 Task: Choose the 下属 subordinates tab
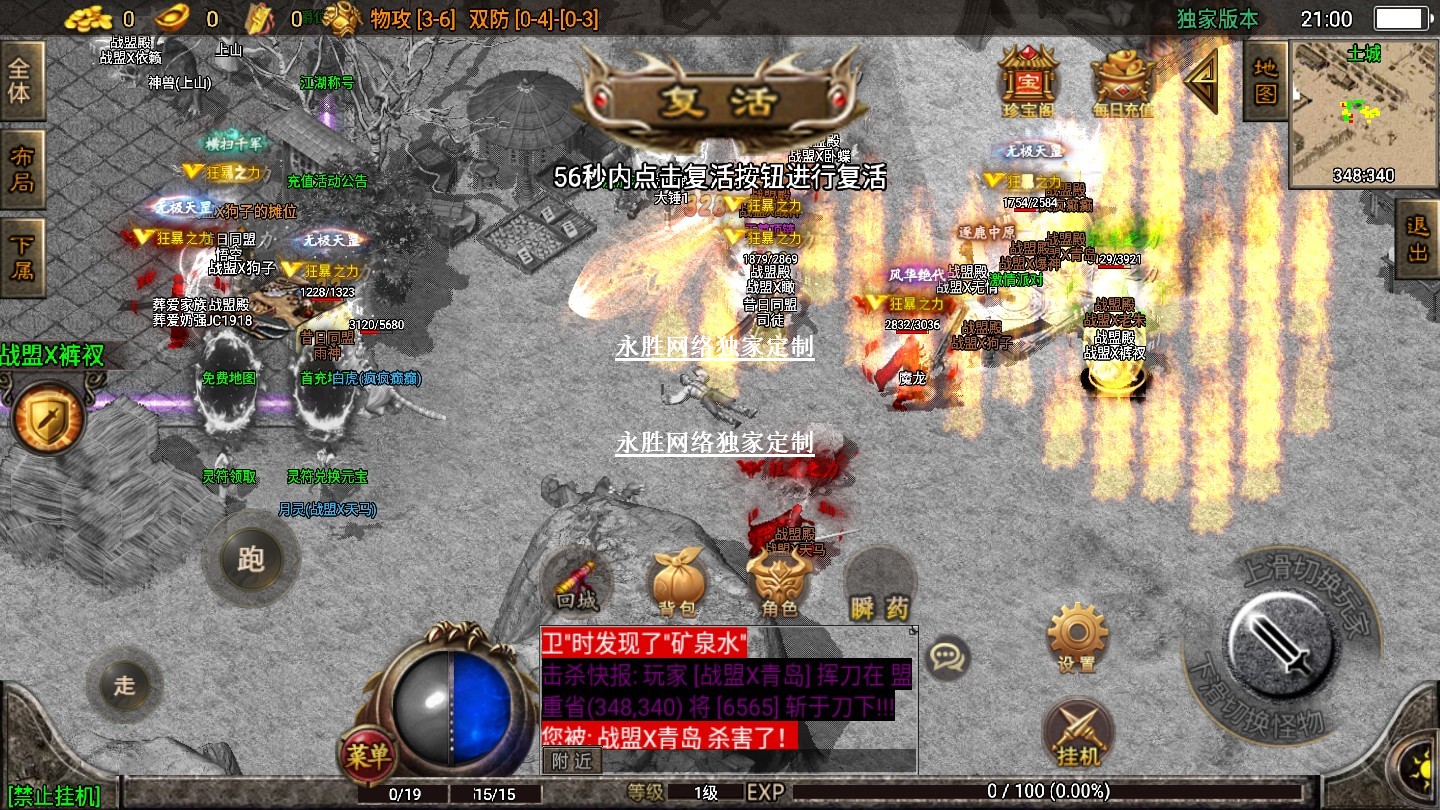tap(21, 256)
